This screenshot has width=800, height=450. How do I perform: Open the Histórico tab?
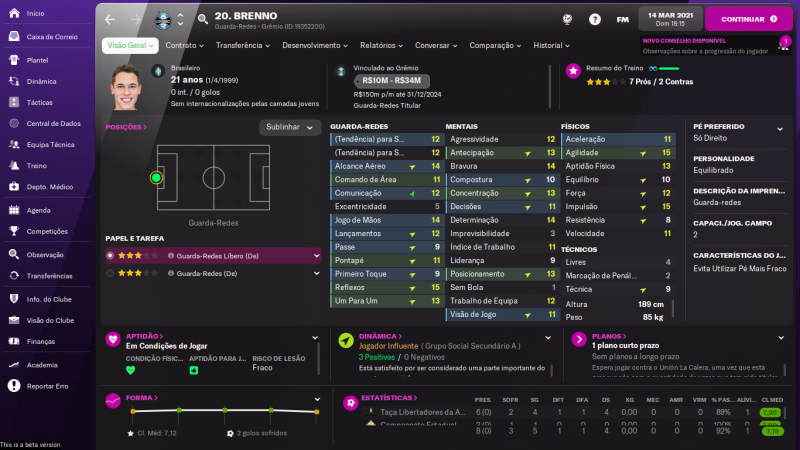coord(552,45)
